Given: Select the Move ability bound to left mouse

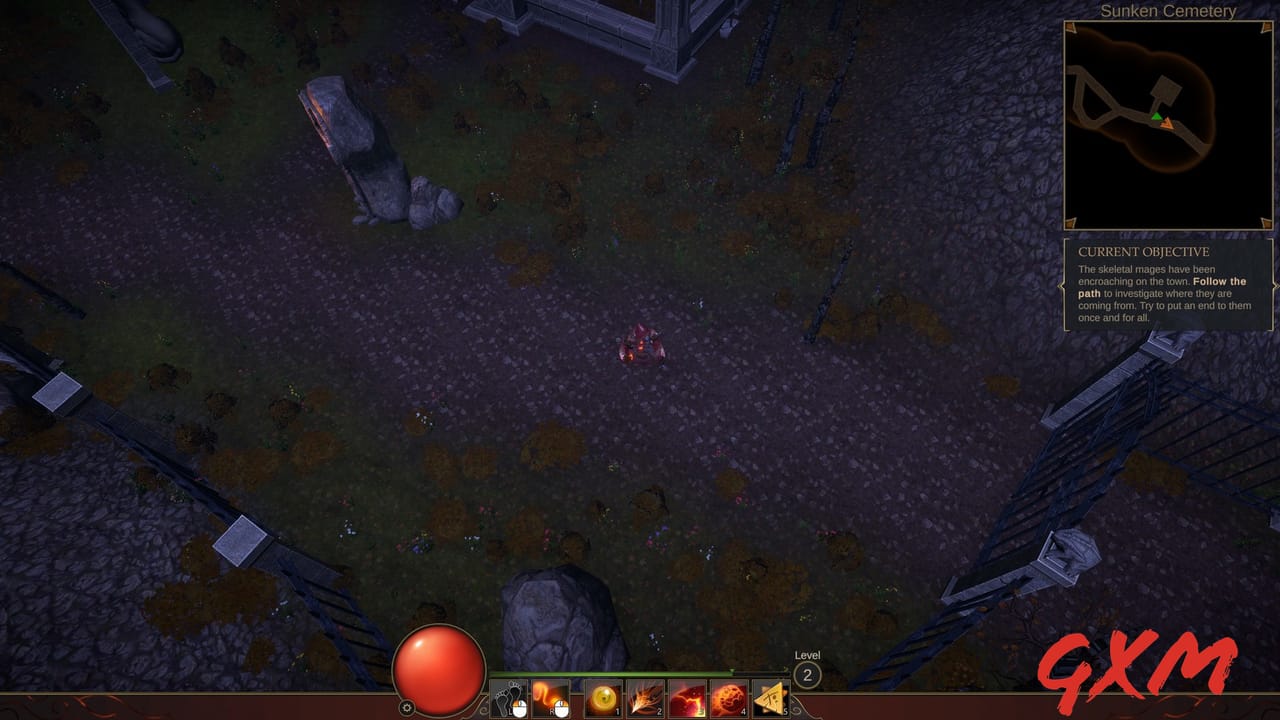Looking at the screenshot, I should click(508, 698).
